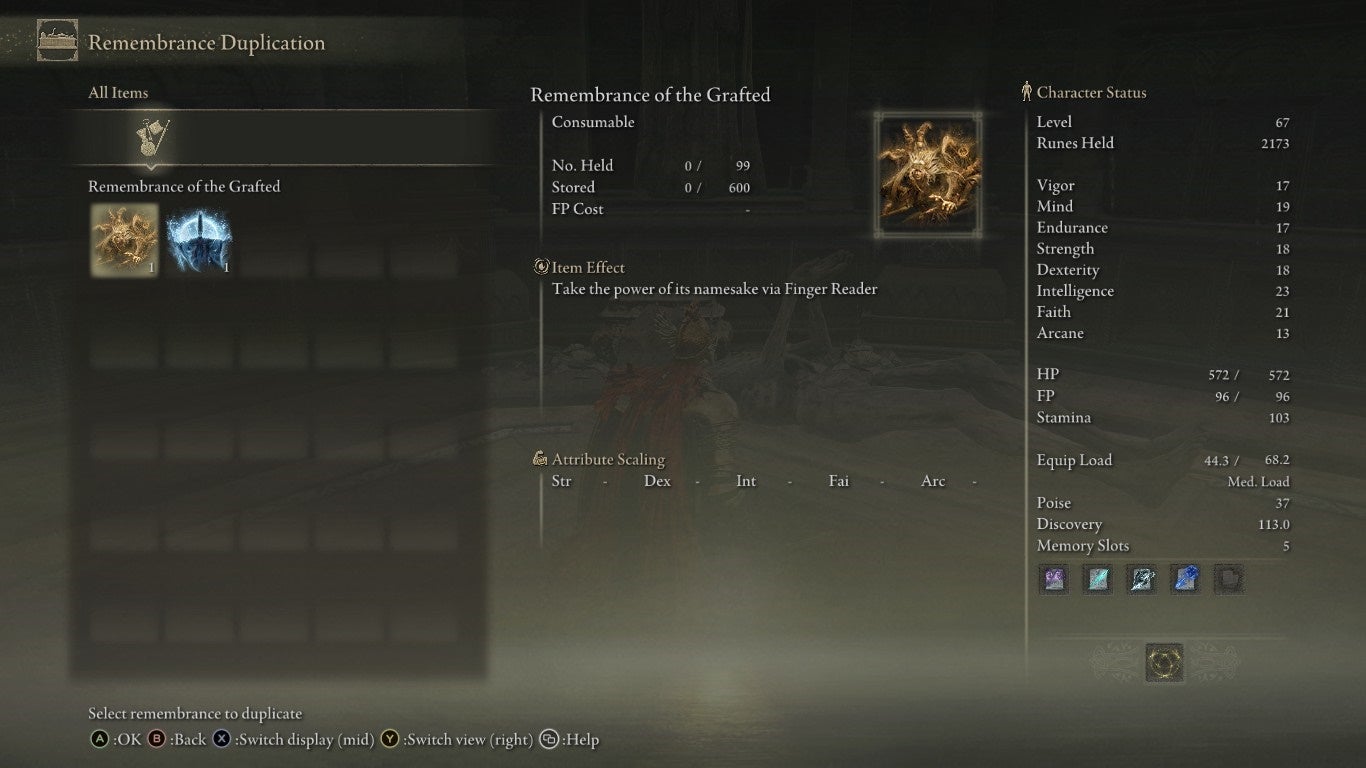Open the All Items category tab icon
The height and width of the screenshot is (768, 1366).
click(153, 139)
